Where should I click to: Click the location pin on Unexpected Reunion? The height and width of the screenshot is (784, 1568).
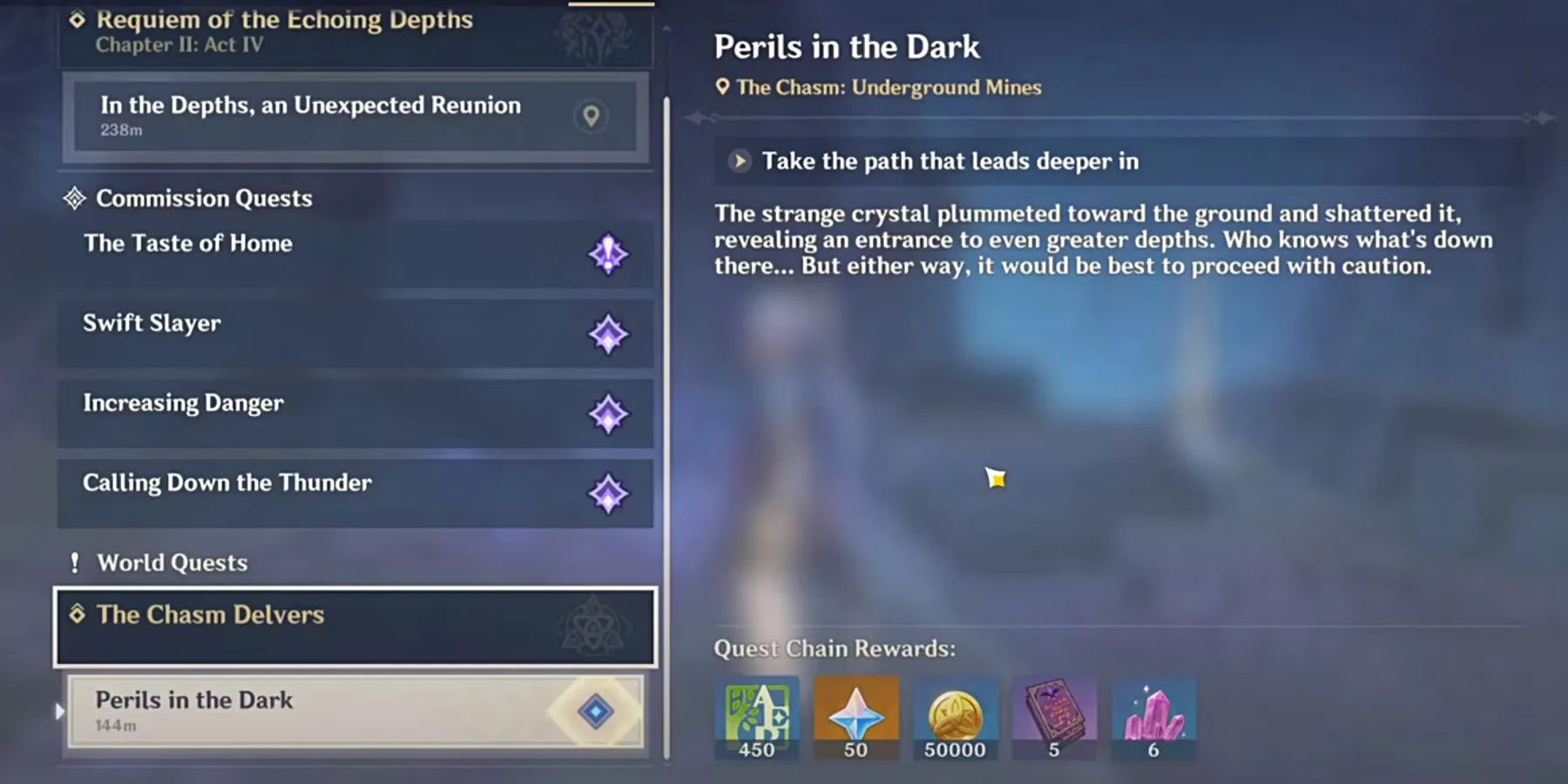coord(591,116)
